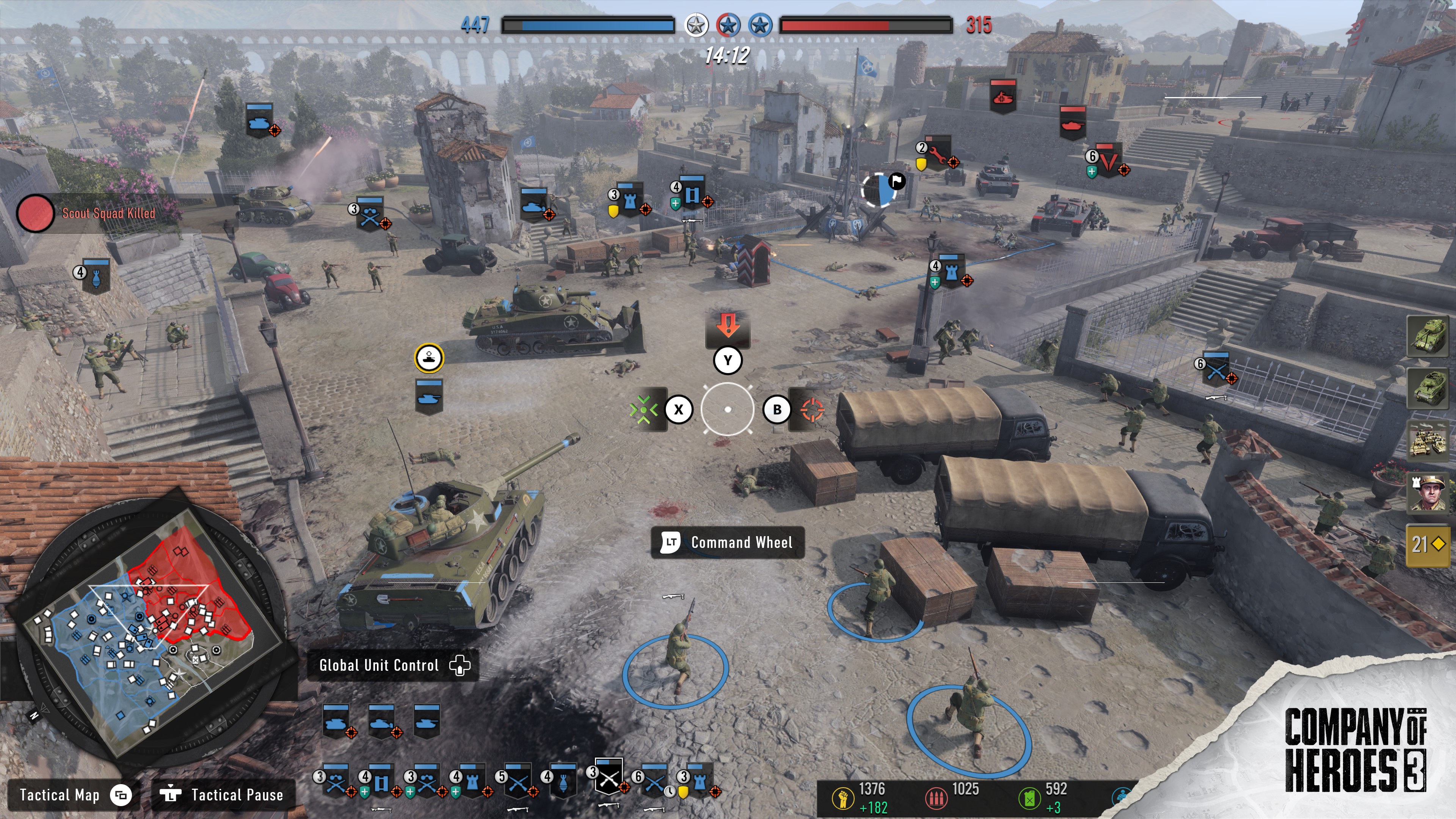Image resolution: width=1456 pixels, height=819 pixels.
Task: Open the Command Wheel
Action: [727, 543]
